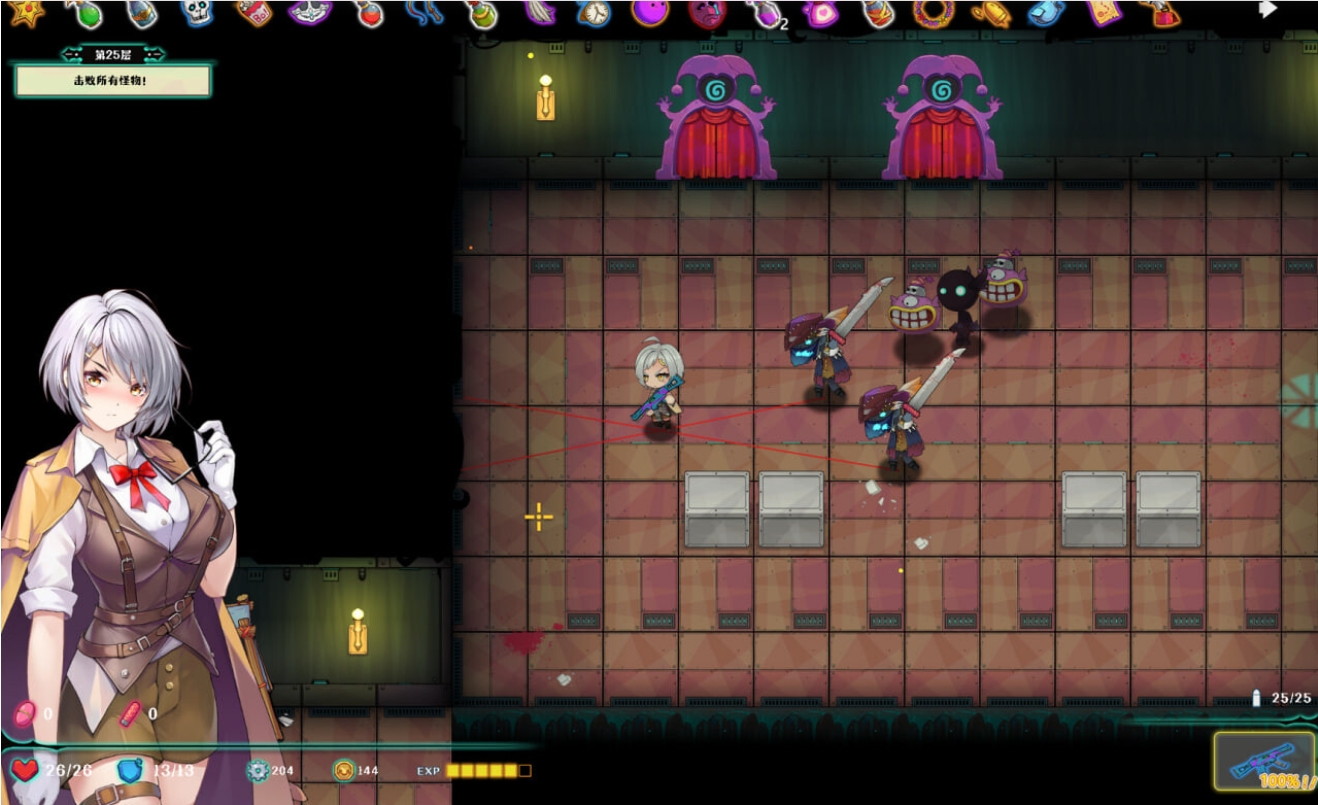The image size is (1318, 805).
Task: Select the yellow star badge icon
Action: pyautogui.click(x=28, y=12)
